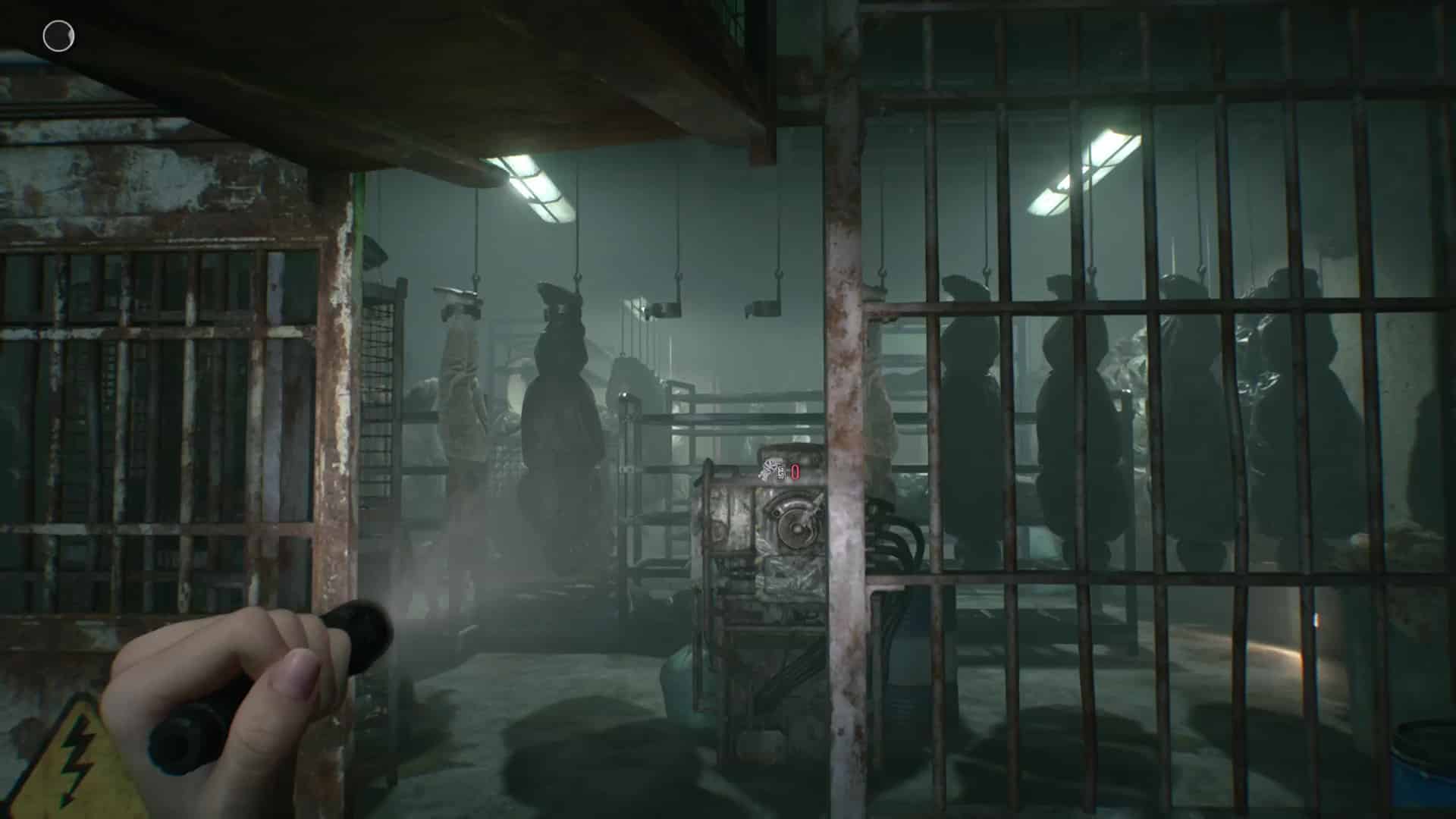Screen dimensions: 1456x819
Task: Select the flashlight held in the hand
Action: click(x=303, y=682)
